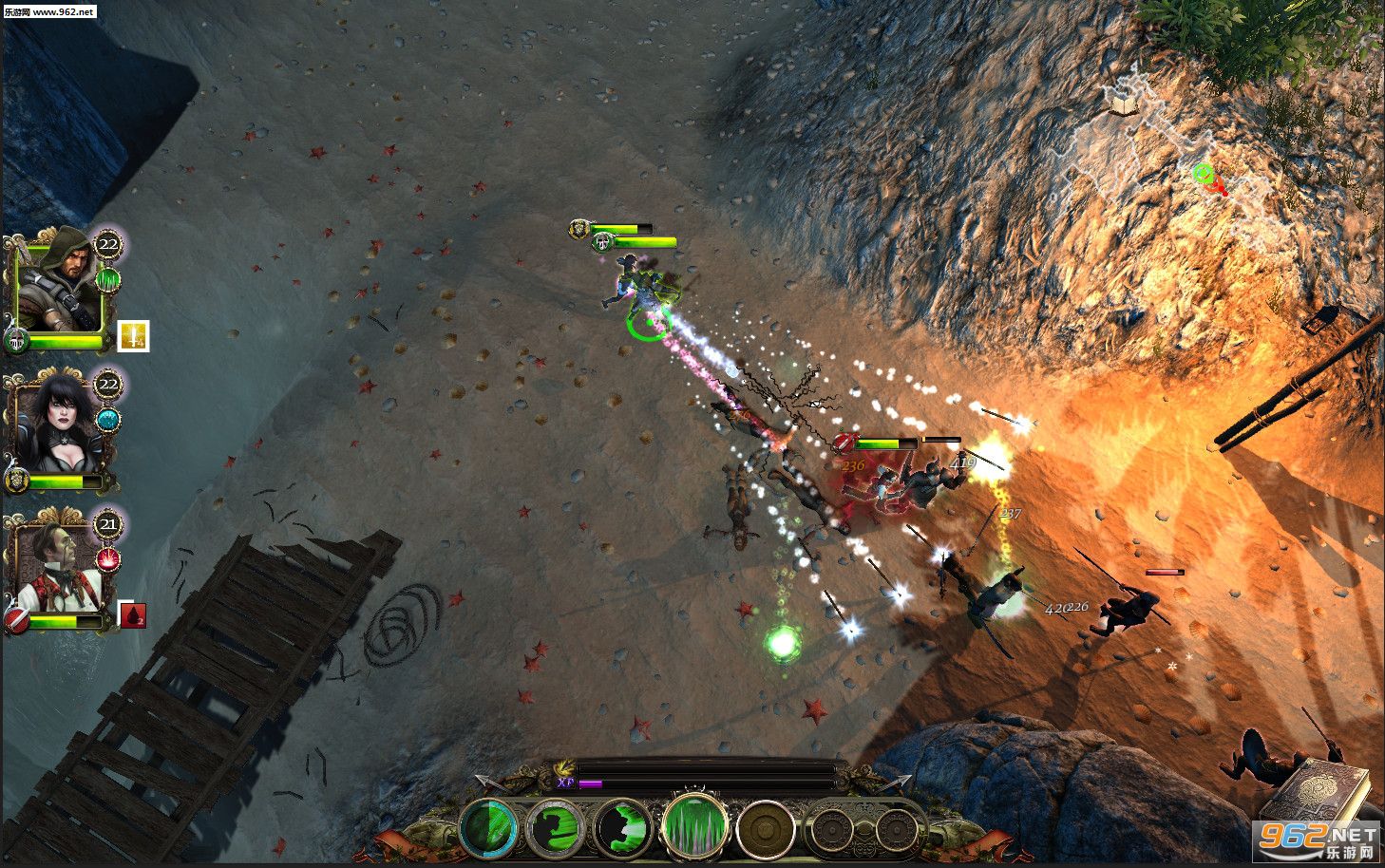
Task: Click the right arrow beside skill bar
Action: tap(898, 782)
